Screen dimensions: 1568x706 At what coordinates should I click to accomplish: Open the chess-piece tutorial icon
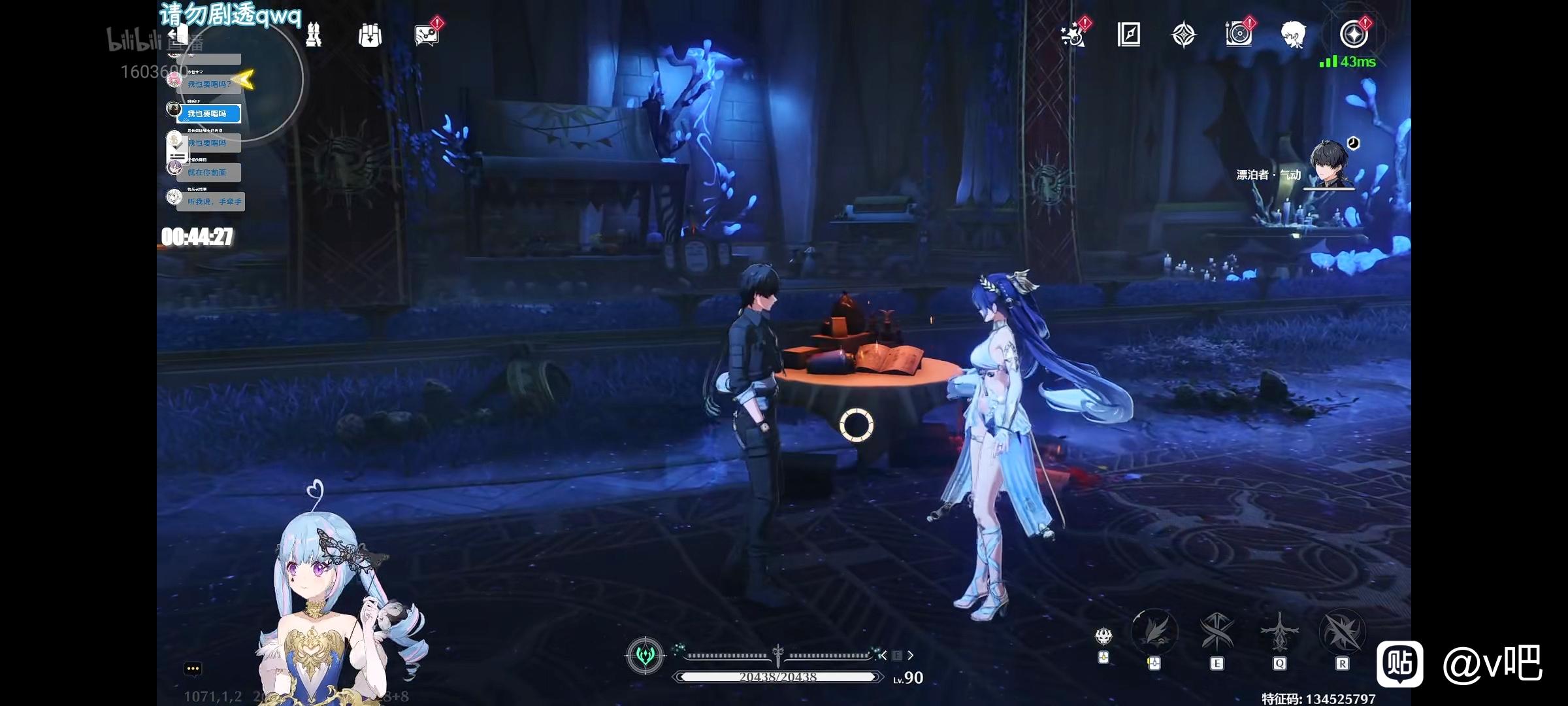coord(314,35)
